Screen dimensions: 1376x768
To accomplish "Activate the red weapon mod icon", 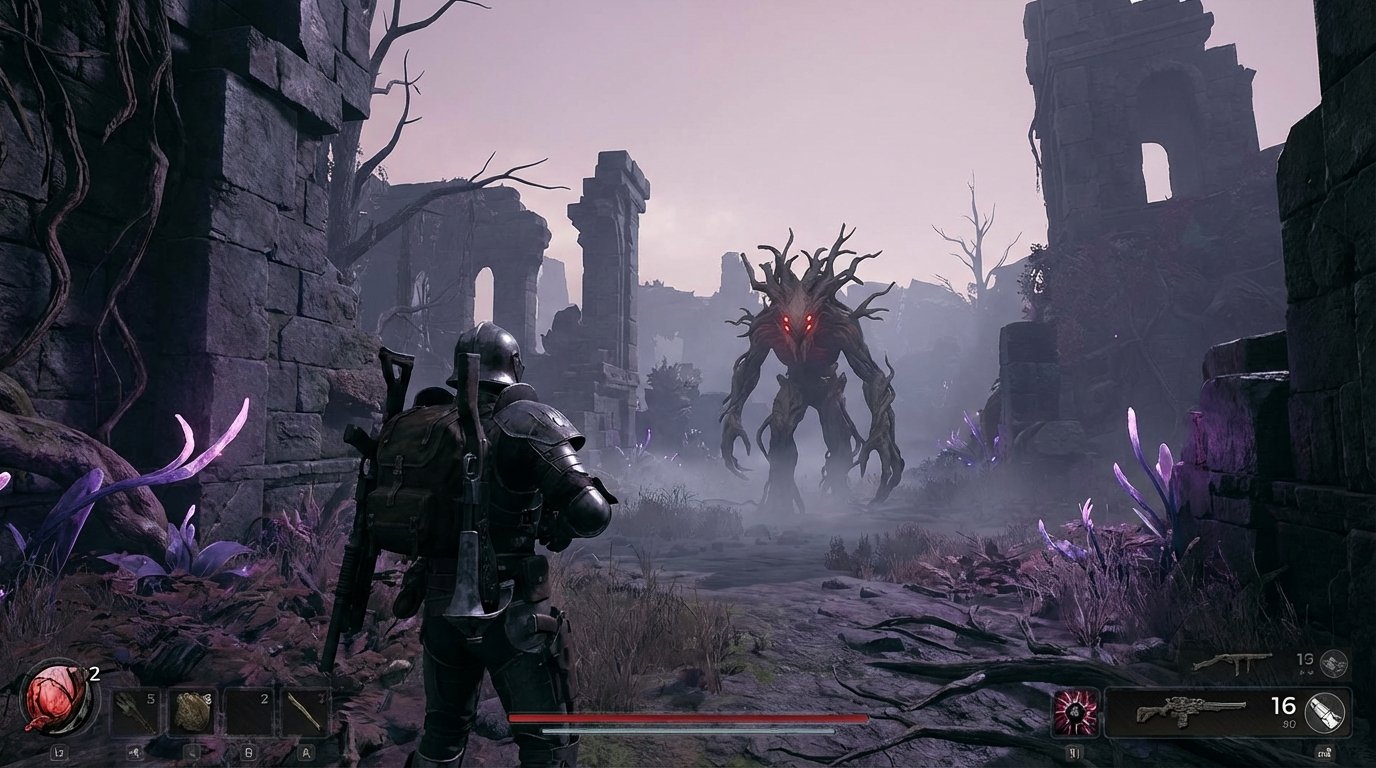I will click(x=1075, y=711).
